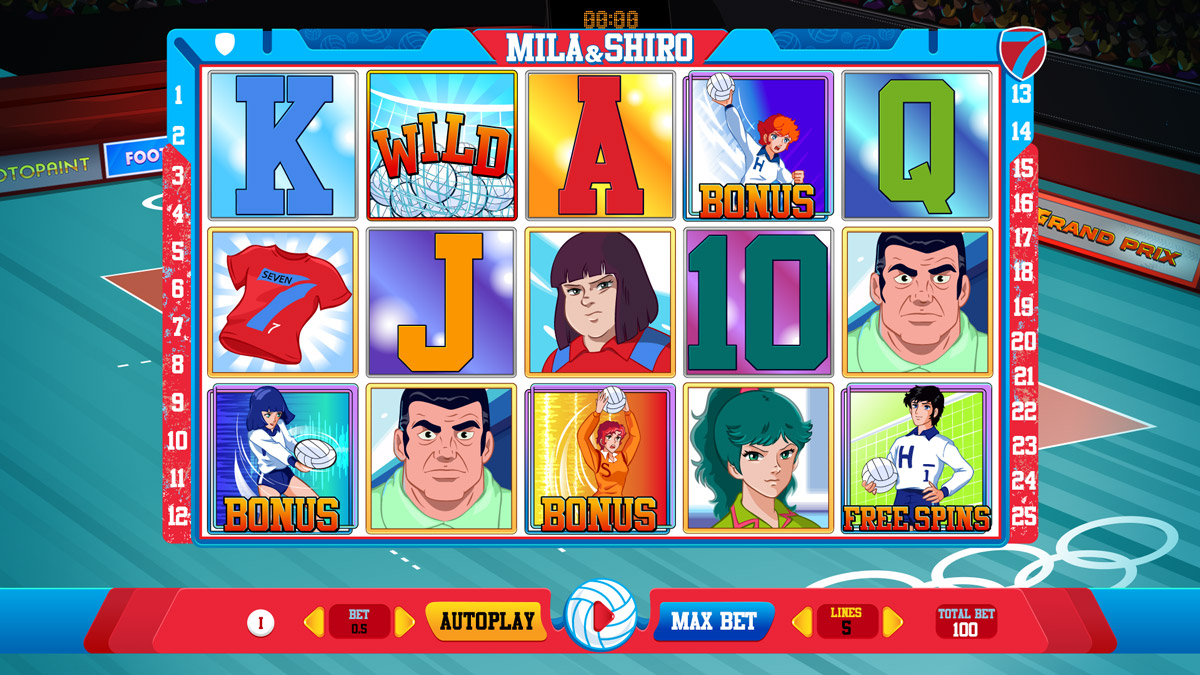Start Autoplay spins
The image size is (1200, 675).
point(487,621)
